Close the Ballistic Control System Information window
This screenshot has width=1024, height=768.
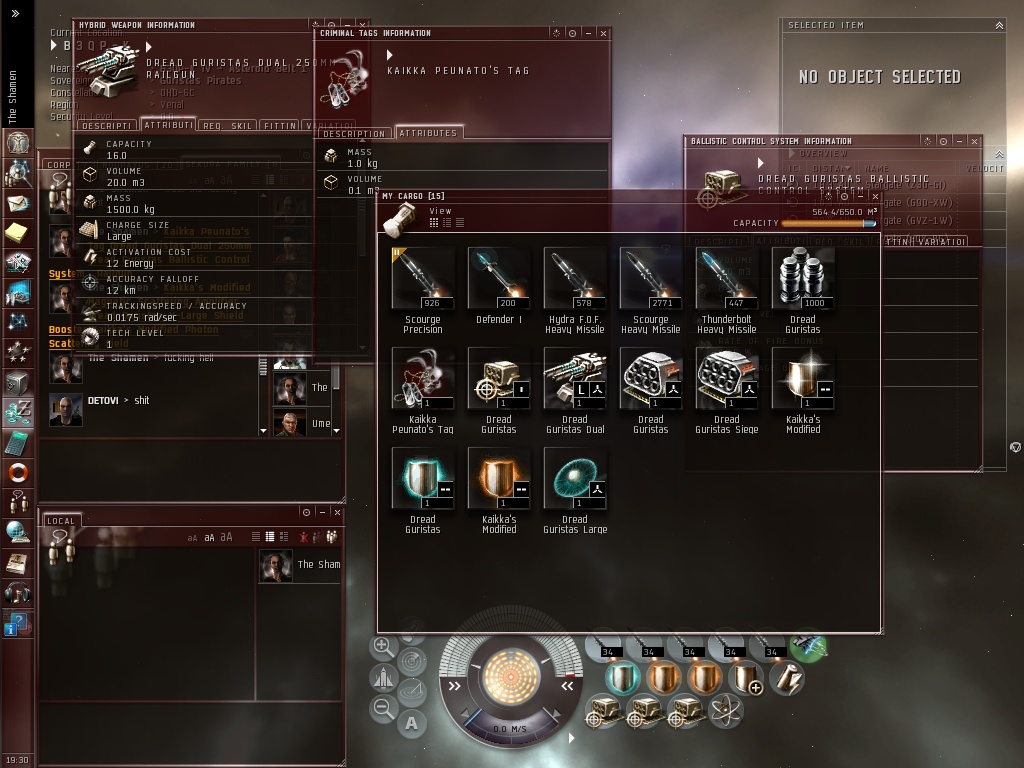point(975,141)
